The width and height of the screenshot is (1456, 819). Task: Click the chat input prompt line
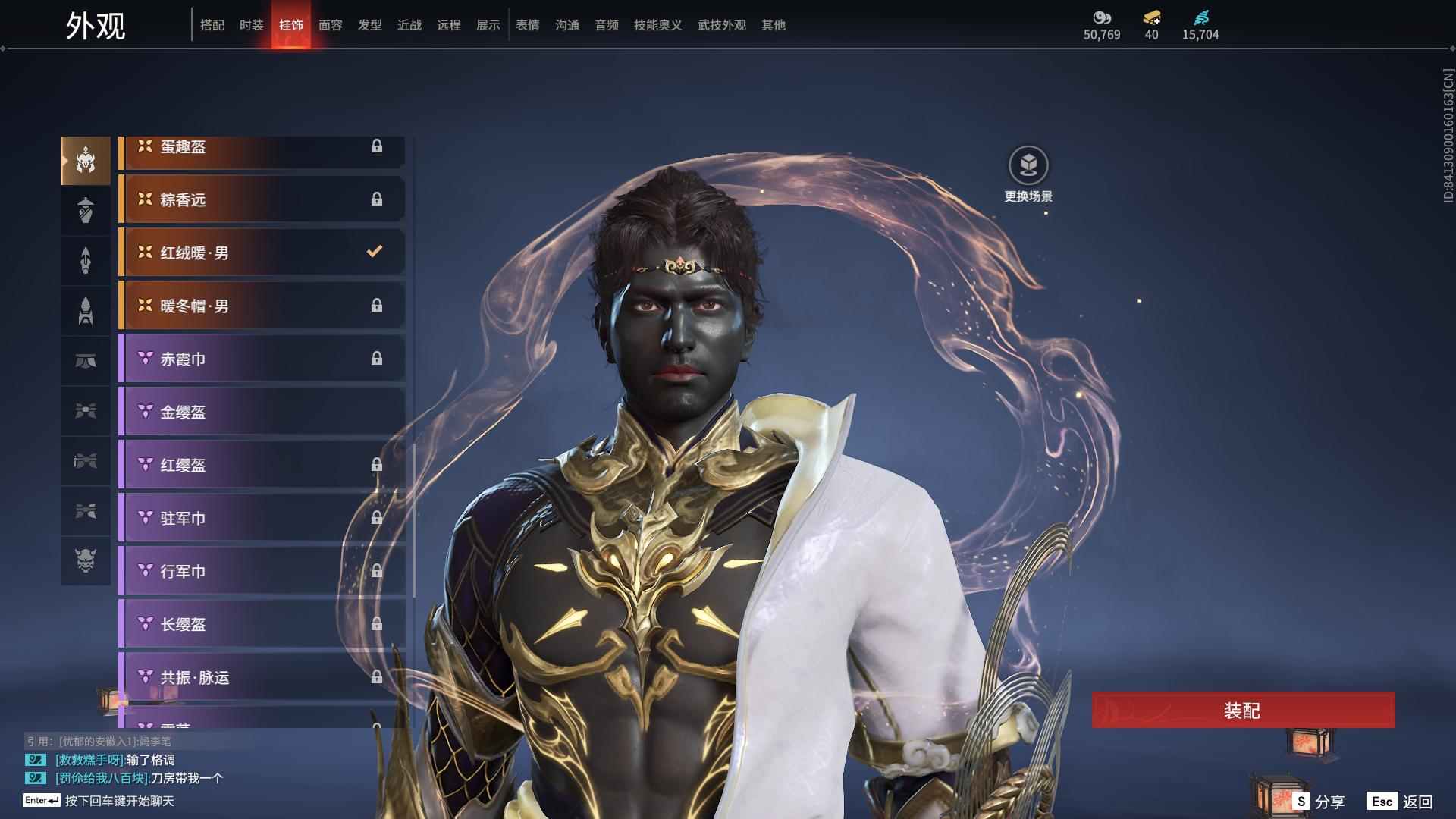click(x=119, y=801)
